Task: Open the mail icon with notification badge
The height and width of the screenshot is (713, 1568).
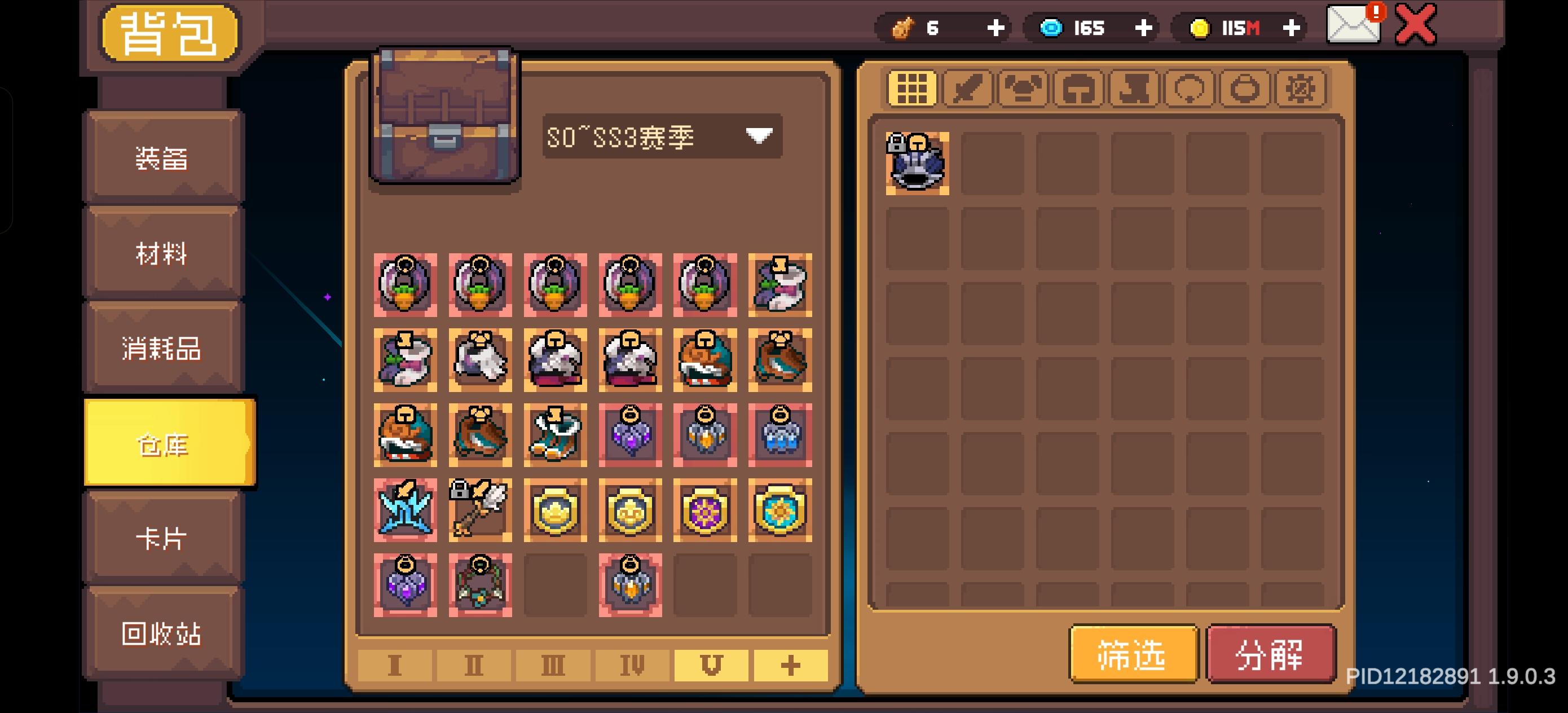Action: click(1353, 25)
